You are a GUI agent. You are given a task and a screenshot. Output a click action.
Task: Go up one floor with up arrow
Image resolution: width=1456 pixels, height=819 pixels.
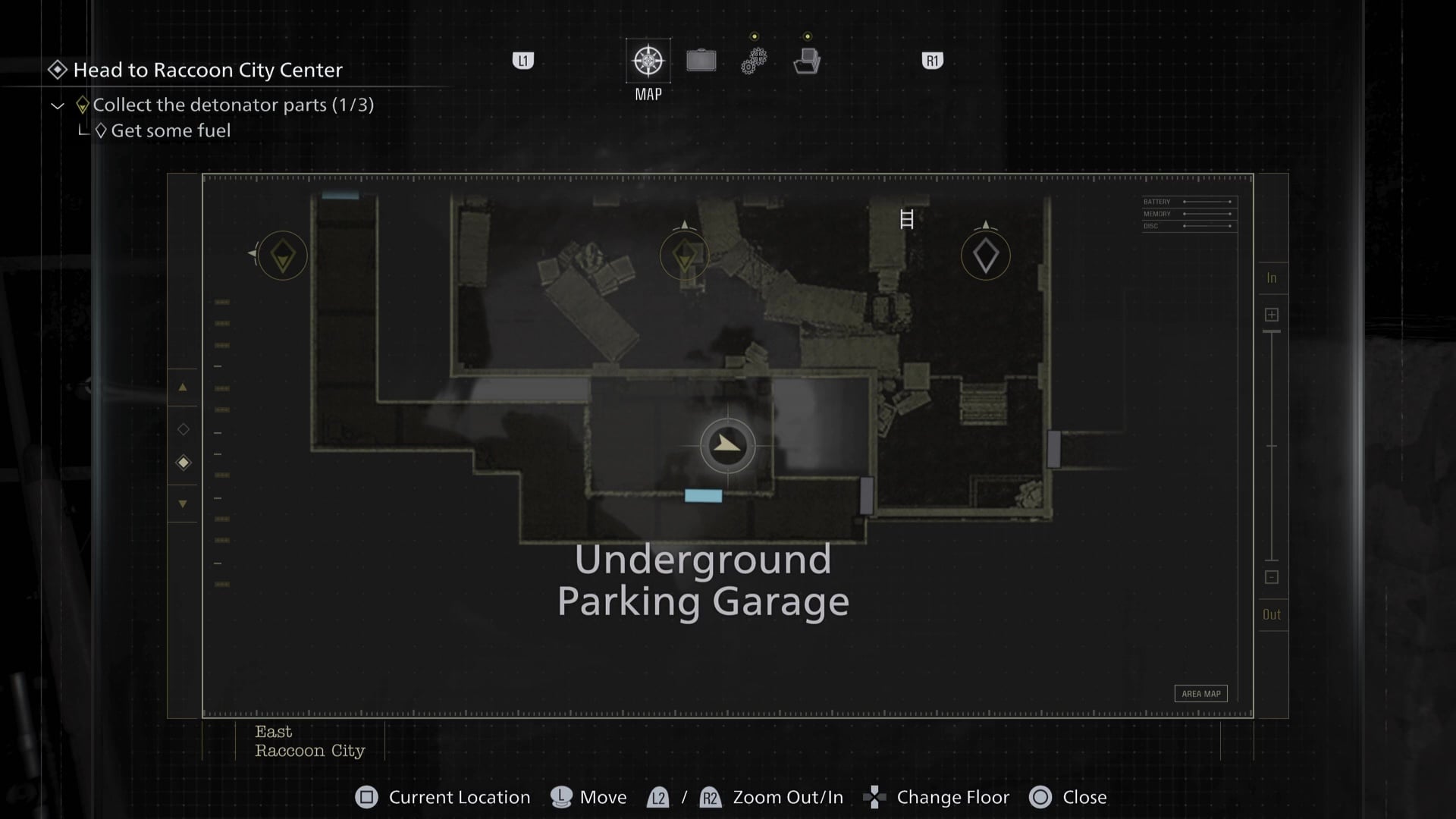tap(183, 388)
